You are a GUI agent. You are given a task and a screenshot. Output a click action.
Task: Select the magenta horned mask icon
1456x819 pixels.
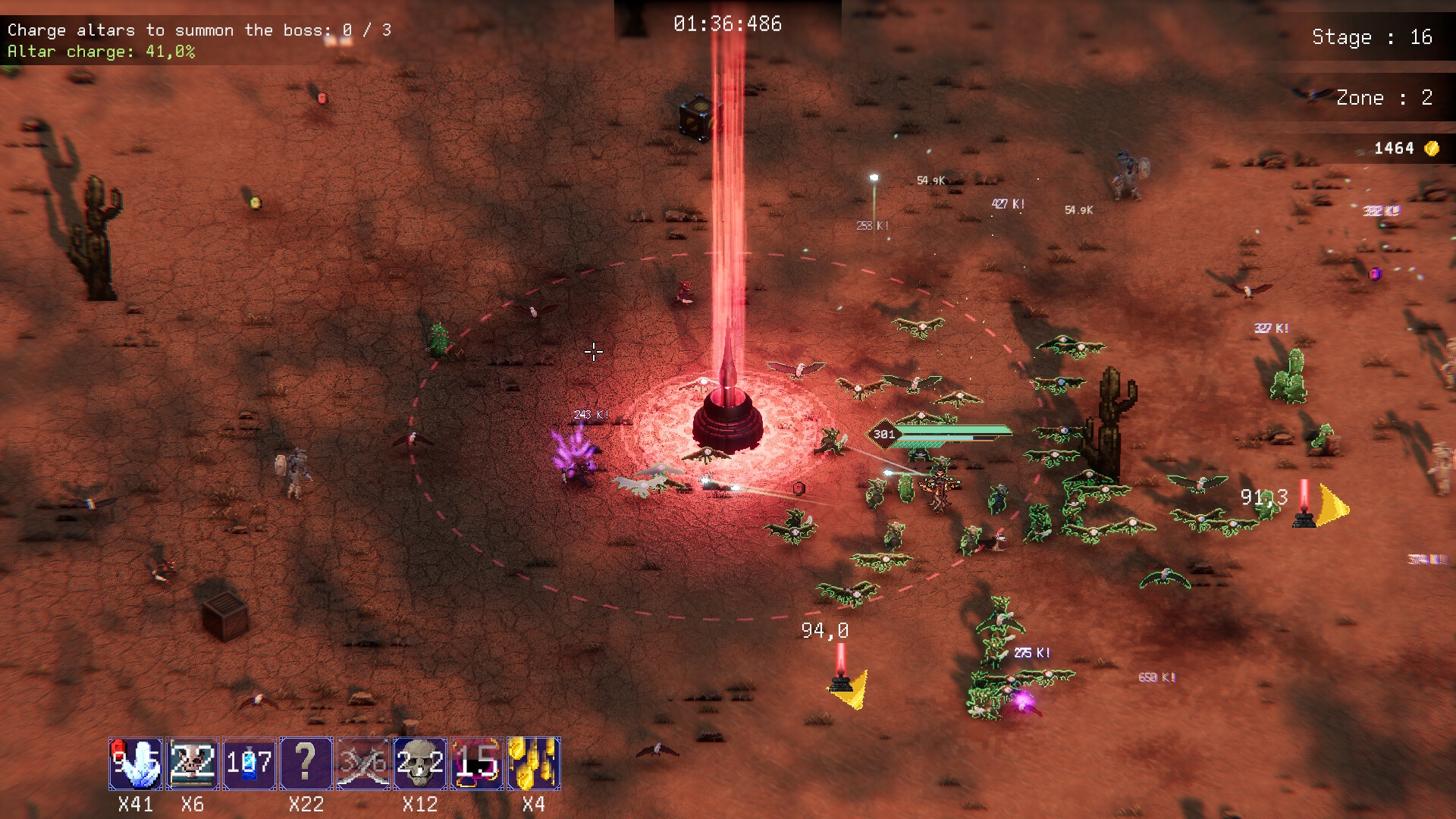[x=476, y=763]
